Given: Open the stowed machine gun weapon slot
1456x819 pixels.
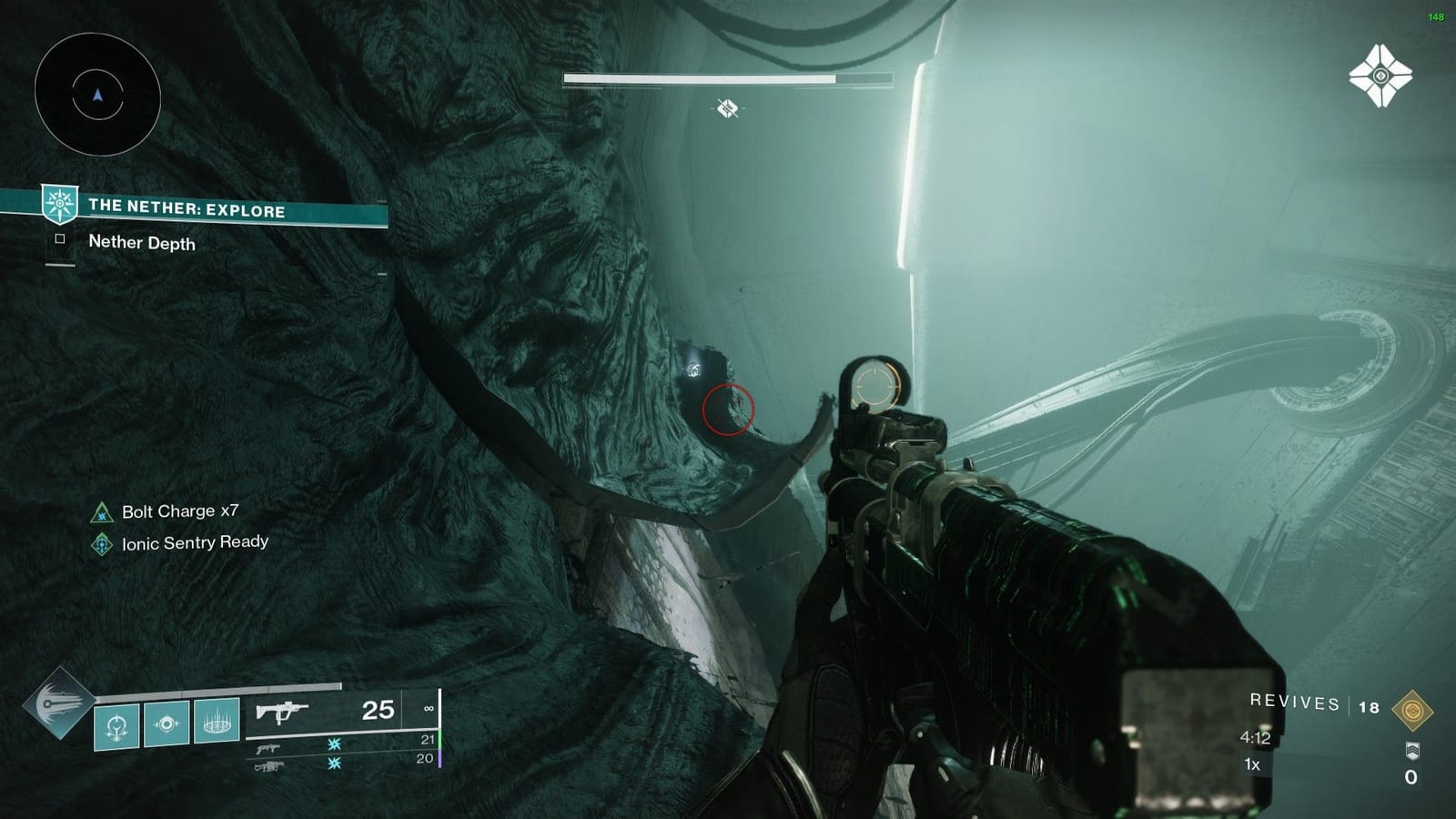Looking at the screenshot, I should (x=269, y=767).
